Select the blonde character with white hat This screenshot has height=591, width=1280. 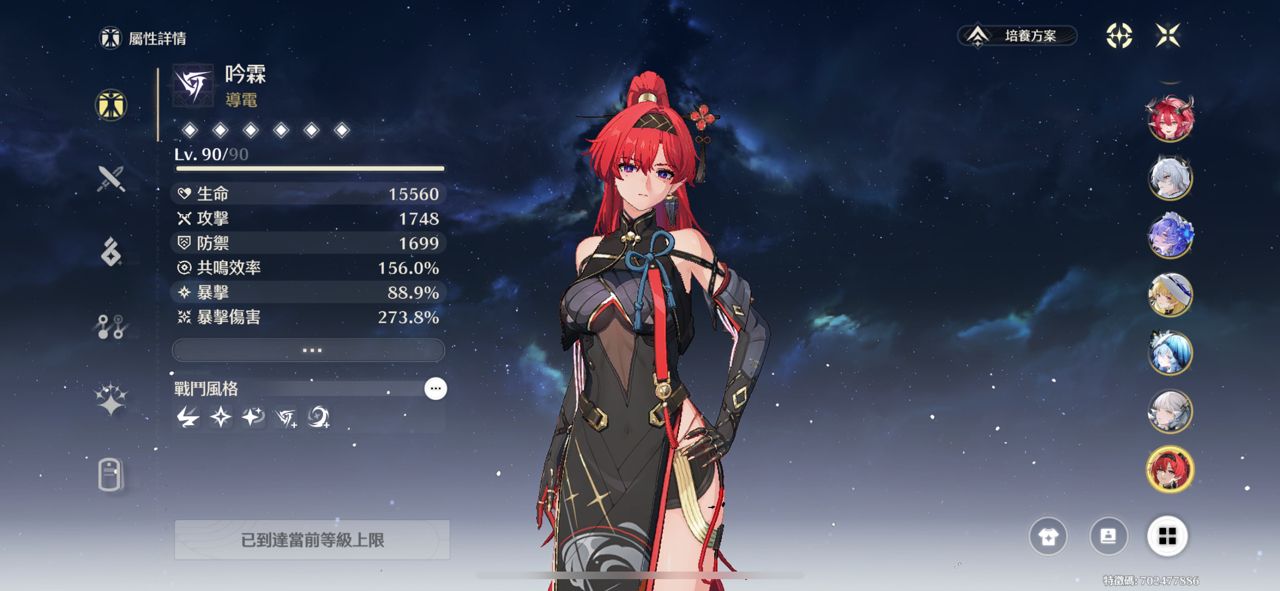coord(1170,295)
